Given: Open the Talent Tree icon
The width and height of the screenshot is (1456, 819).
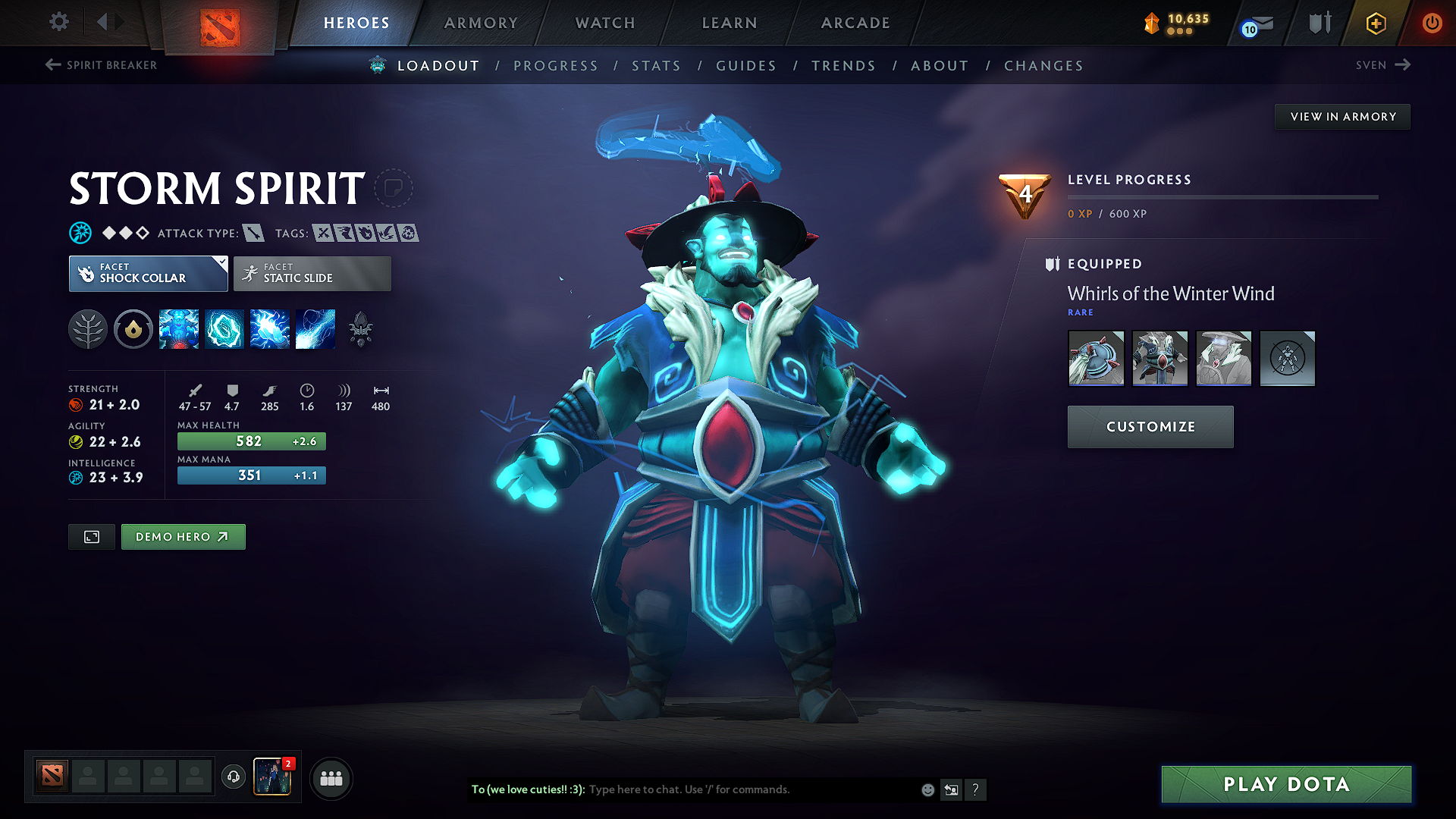Looking at the screenshot, I should [88, 329].
